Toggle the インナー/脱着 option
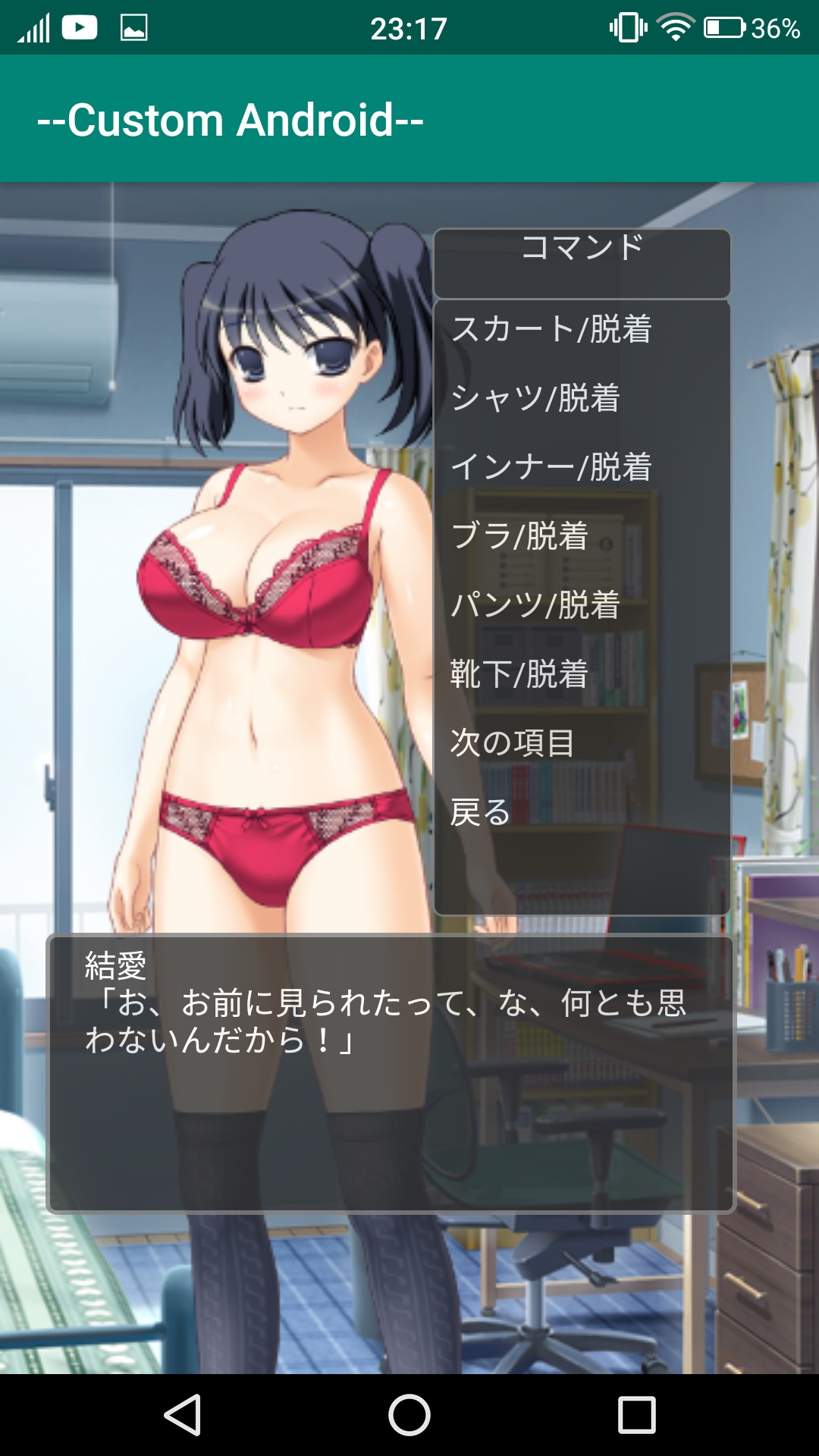The width and height of the screenshot is (819, 1456). pos(551,467)
